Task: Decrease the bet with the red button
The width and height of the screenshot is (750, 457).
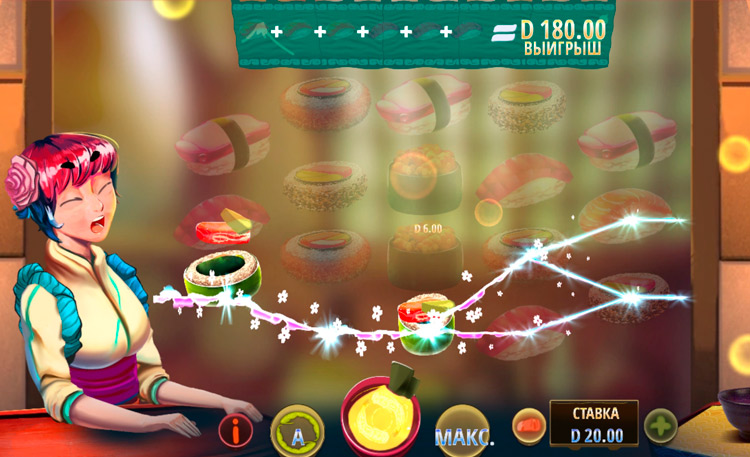Action: point(529,426)
